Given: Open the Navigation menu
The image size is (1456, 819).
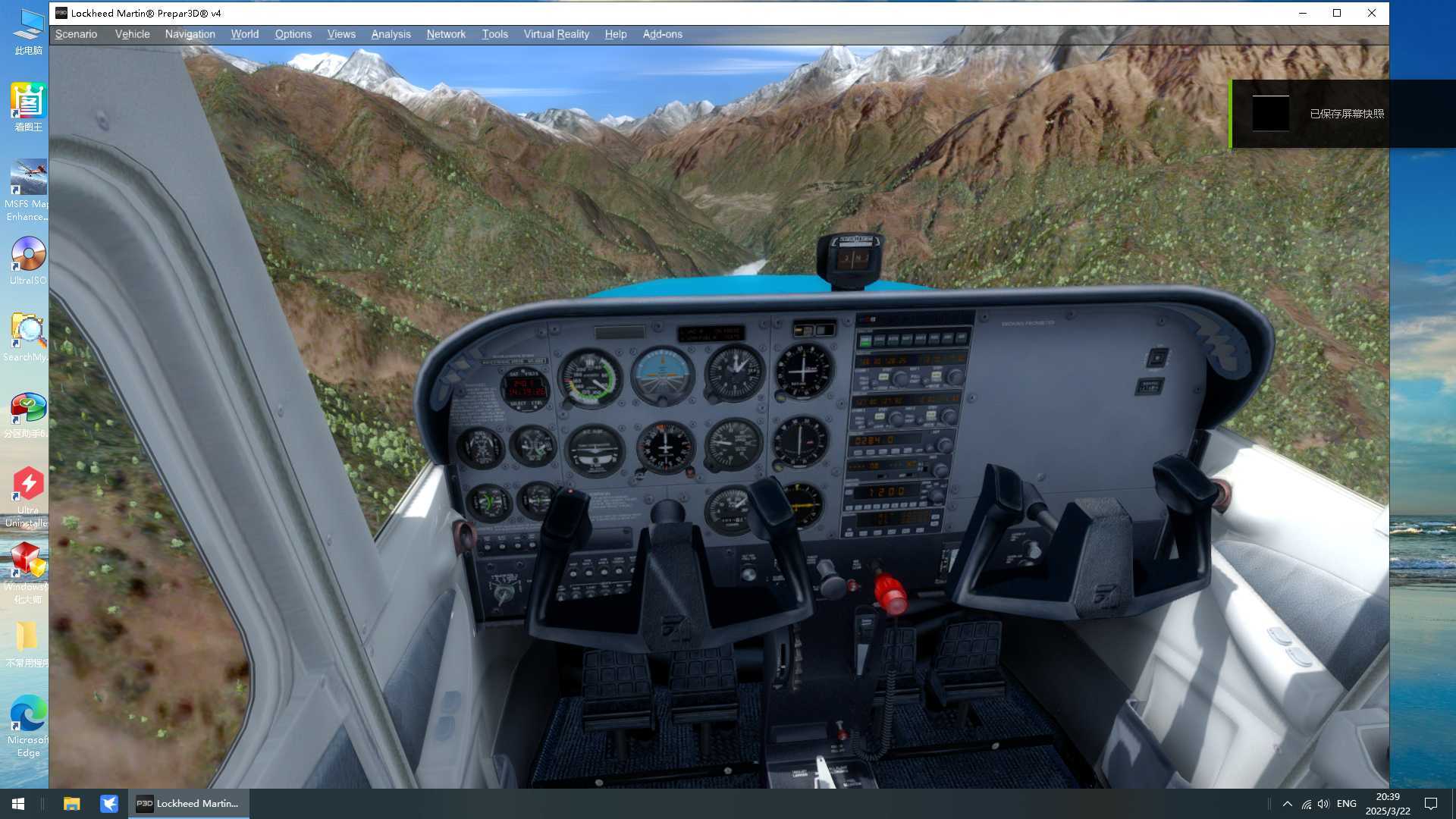Looking at the screenshot, I should click(x=190, y=34).
